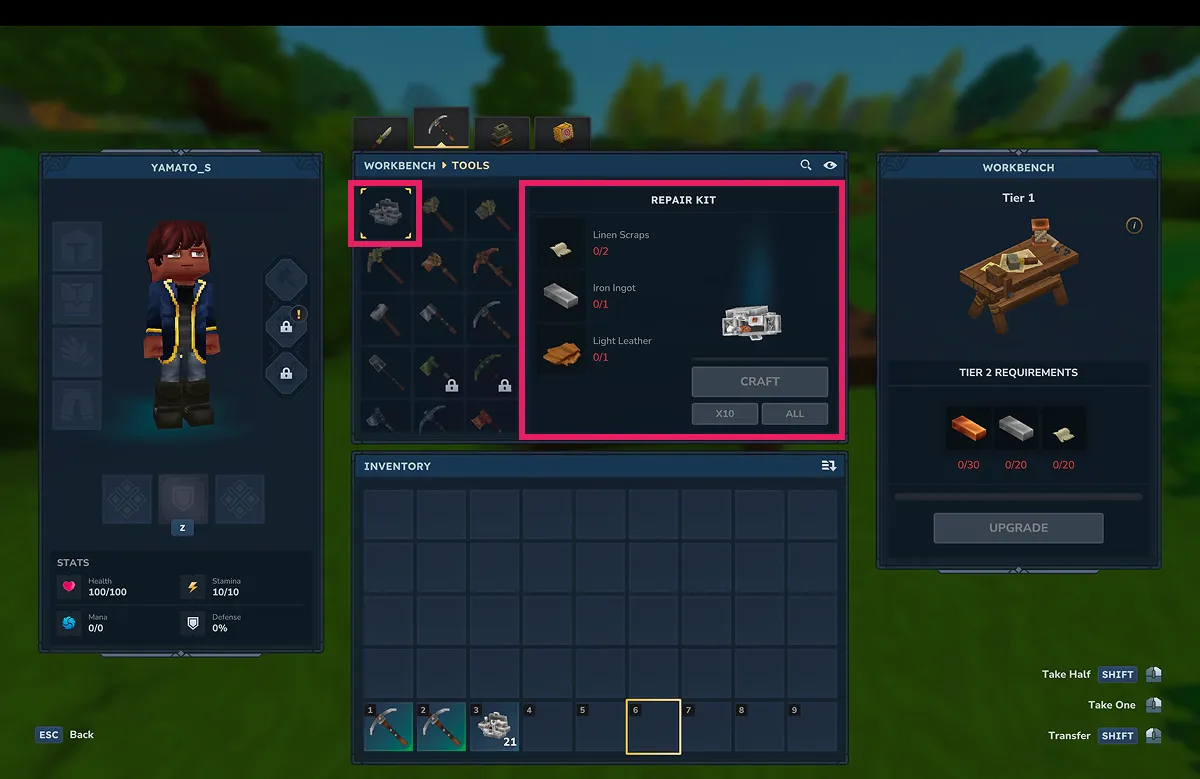Viewport: 1200px width, 779px height.
Task: Pick the repair kit stack of 21
Action: coord(495,727)
